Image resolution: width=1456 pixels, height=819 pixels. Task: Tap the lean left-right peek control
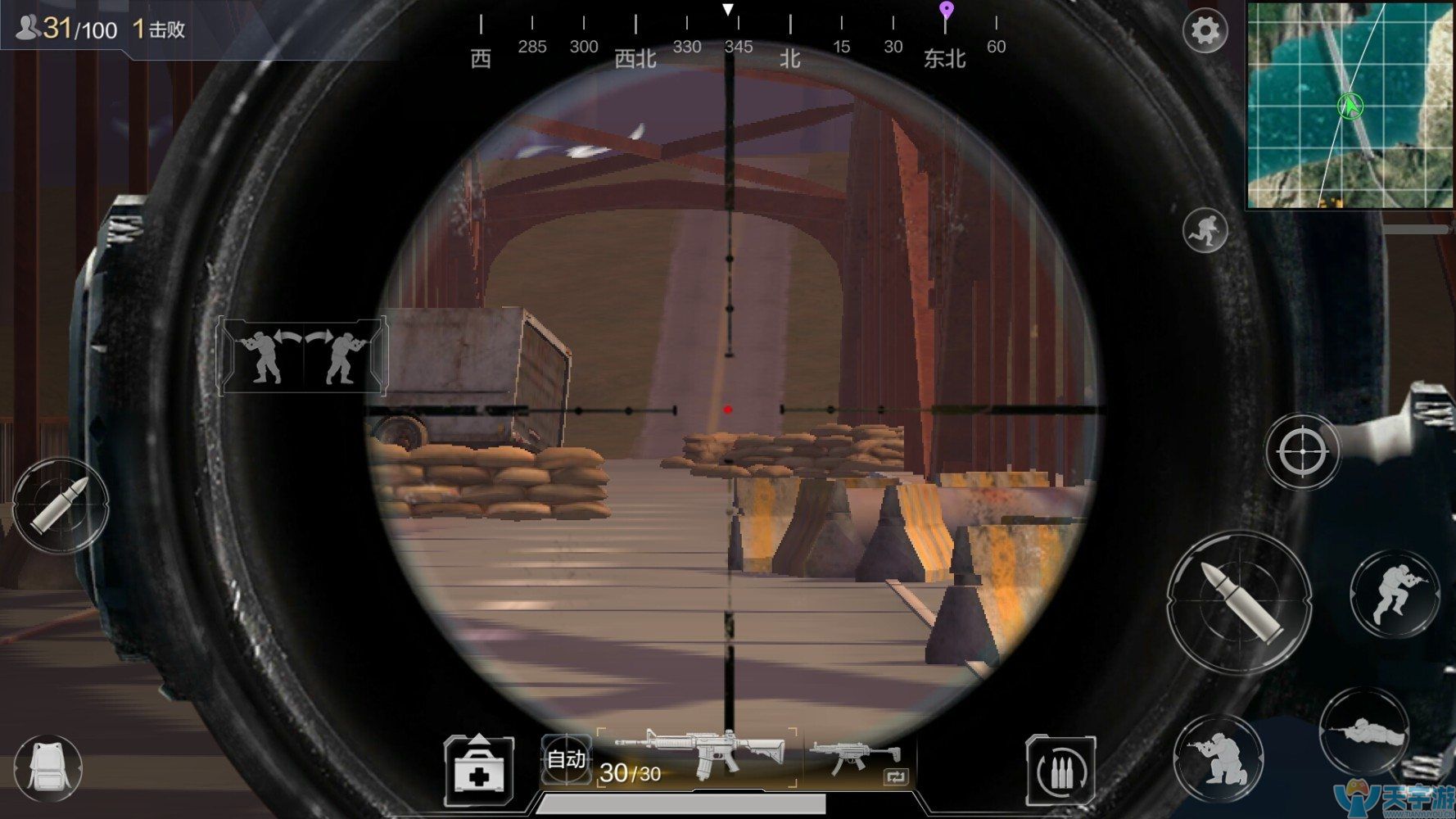(302, 356)
